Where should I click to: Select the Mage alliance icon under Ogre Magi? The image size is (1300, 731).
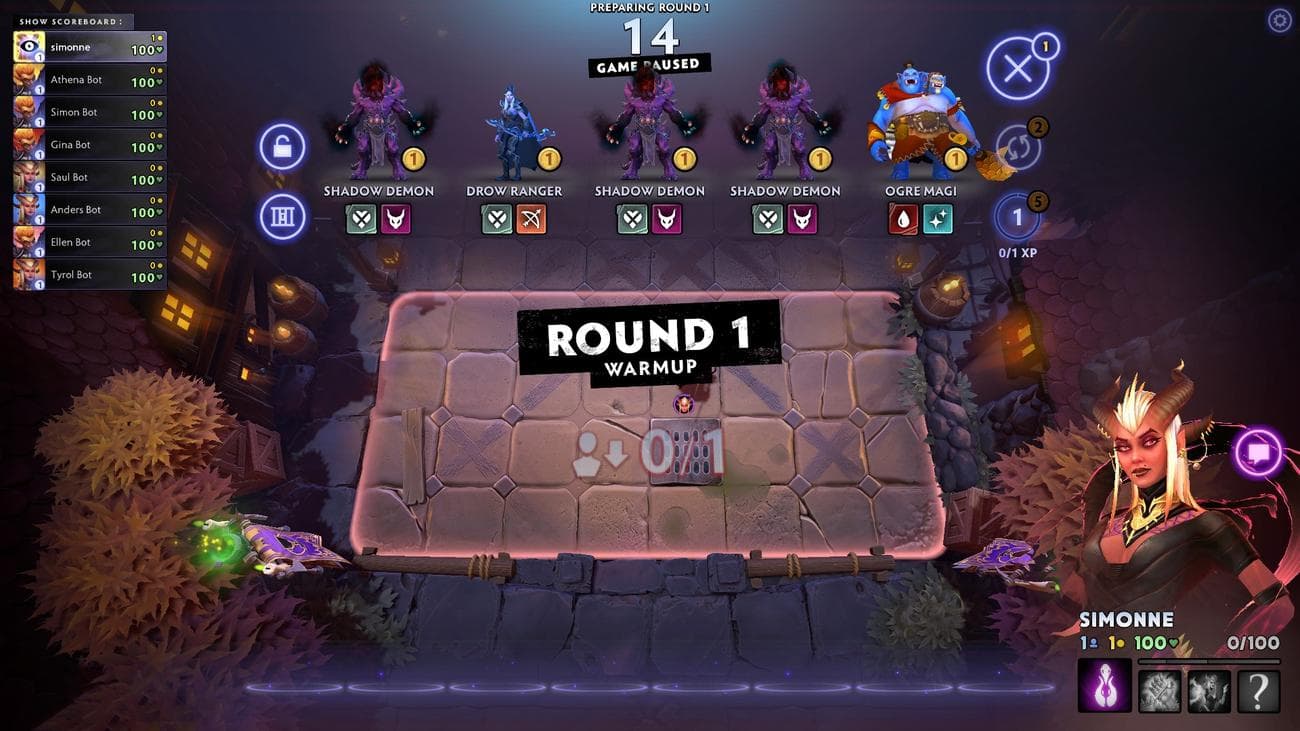coord(939,221)
